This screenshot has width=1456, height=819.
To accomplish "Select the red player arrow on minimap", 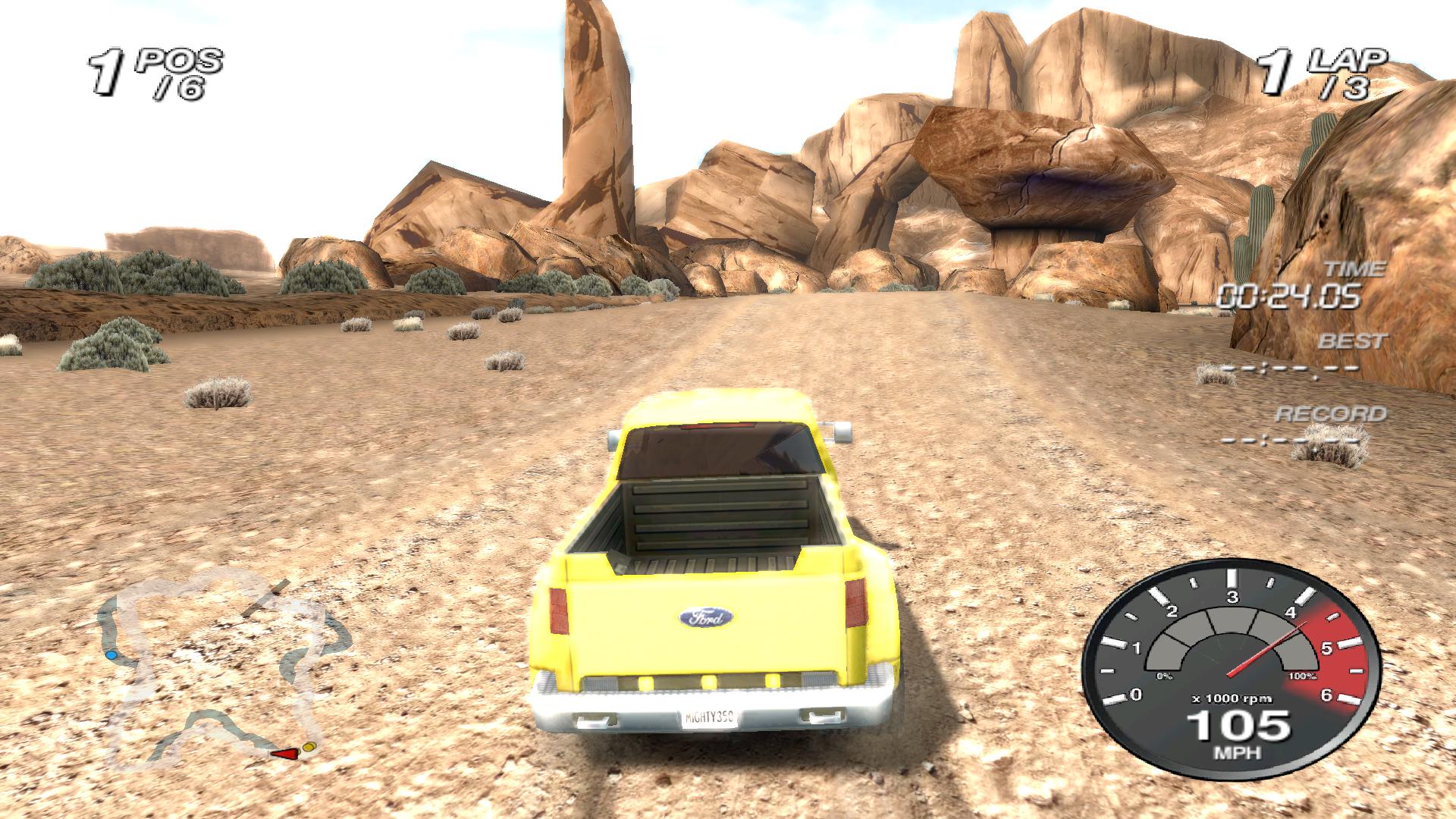I will 286,753.
